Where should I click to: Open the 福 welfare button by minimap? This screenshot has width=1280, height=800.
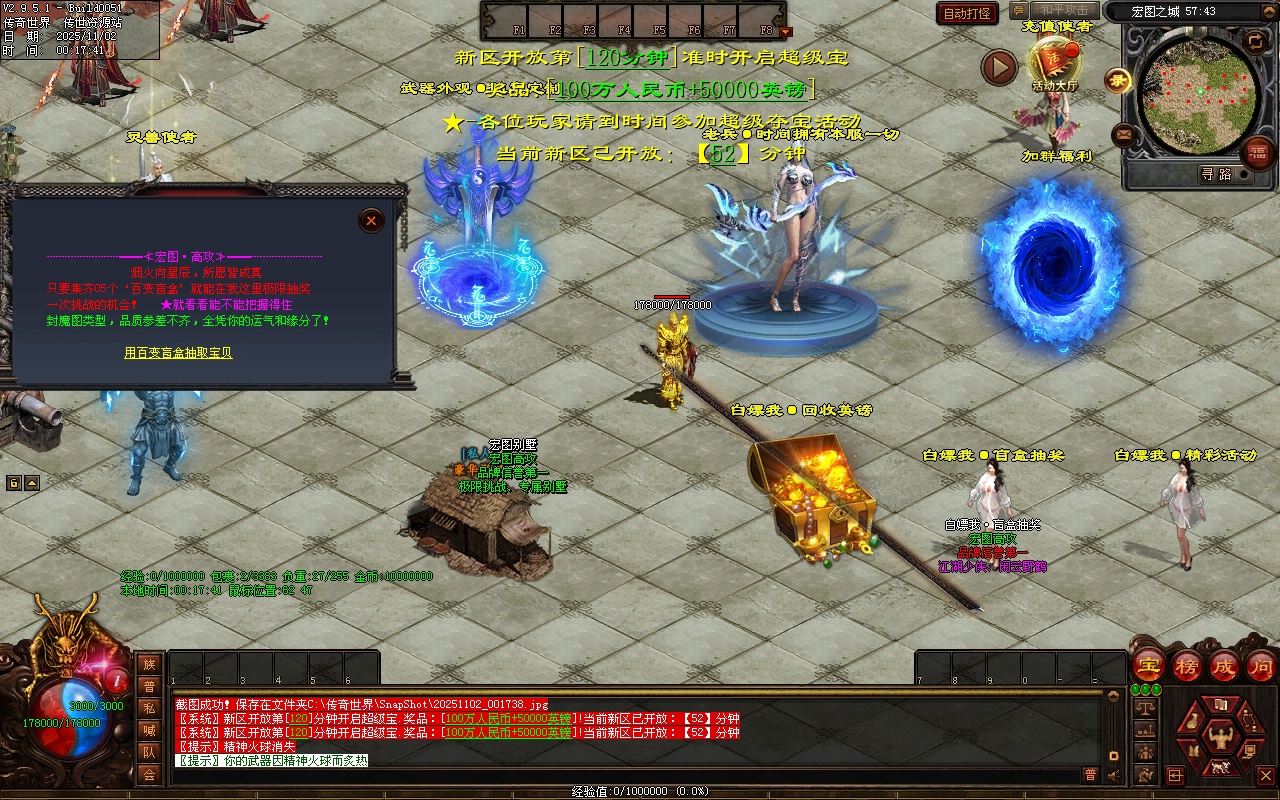coord(1257,153)
